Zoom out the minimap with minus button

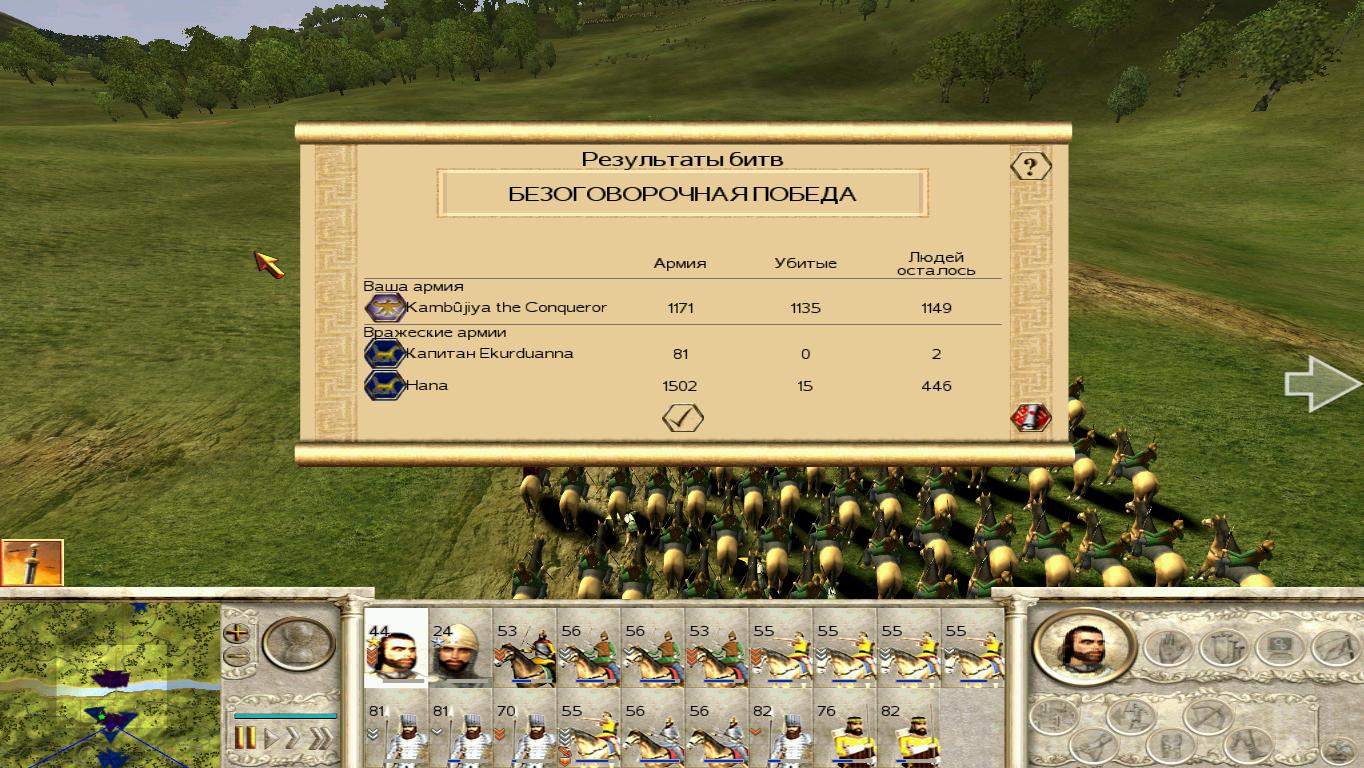(x=237, y=657)
